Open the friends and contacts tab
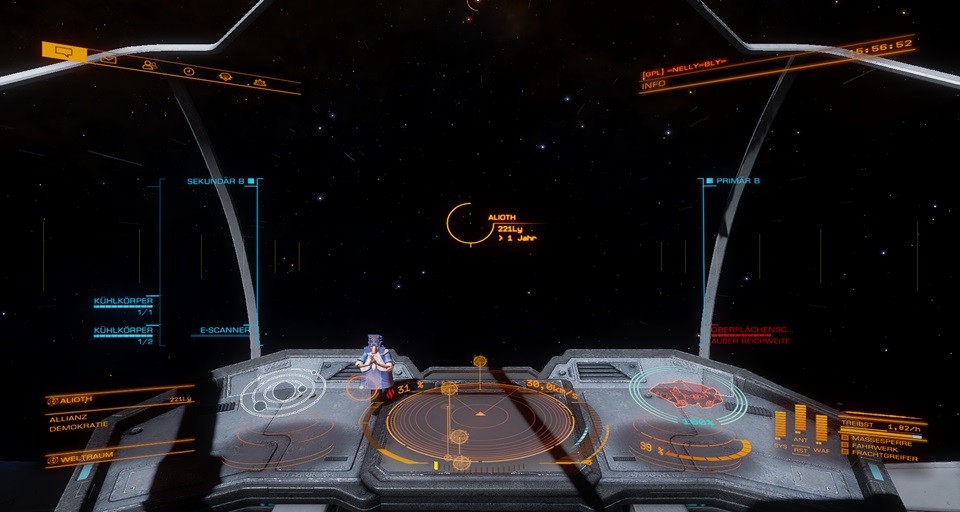 pos(149,66)
